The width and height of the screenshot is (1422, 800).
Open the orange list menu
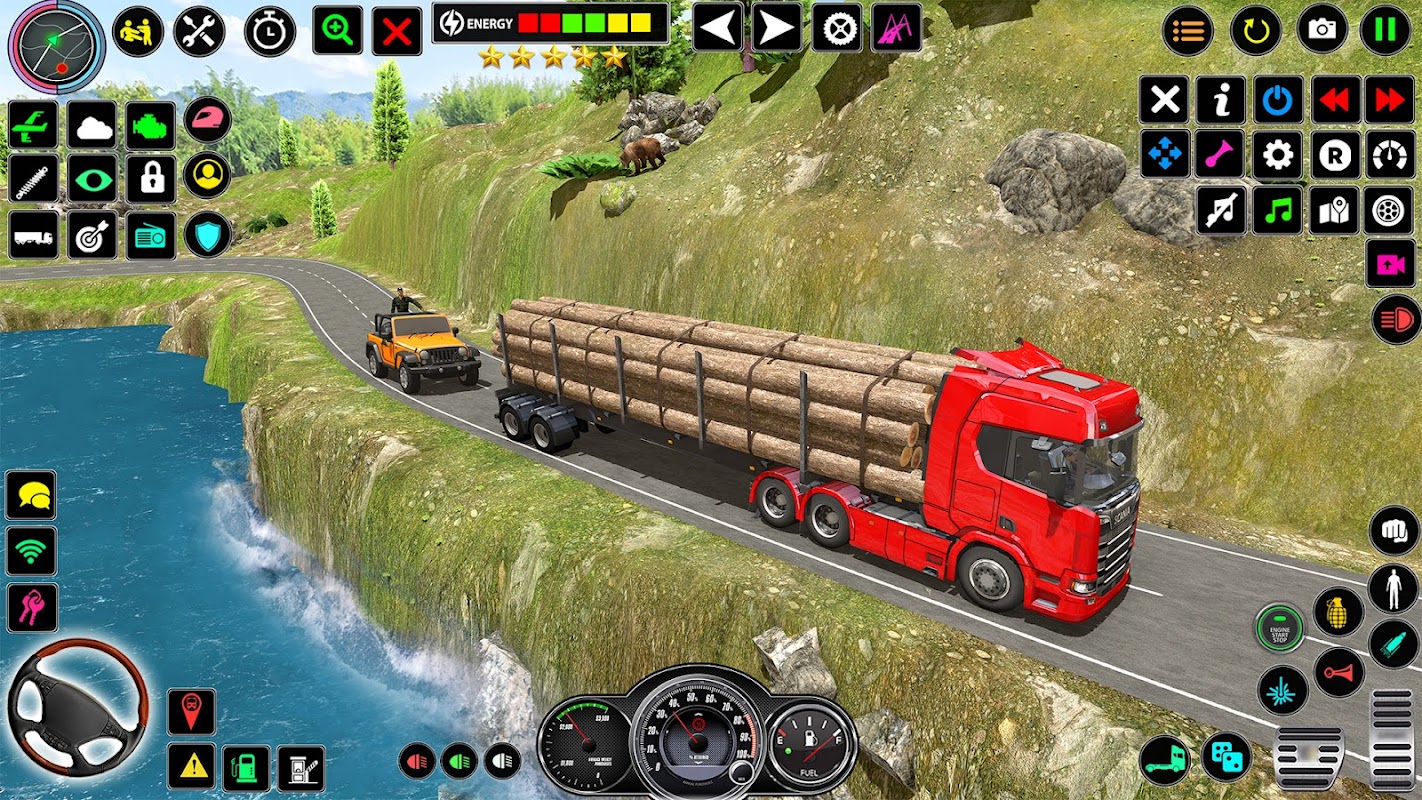pos(1188,30)
